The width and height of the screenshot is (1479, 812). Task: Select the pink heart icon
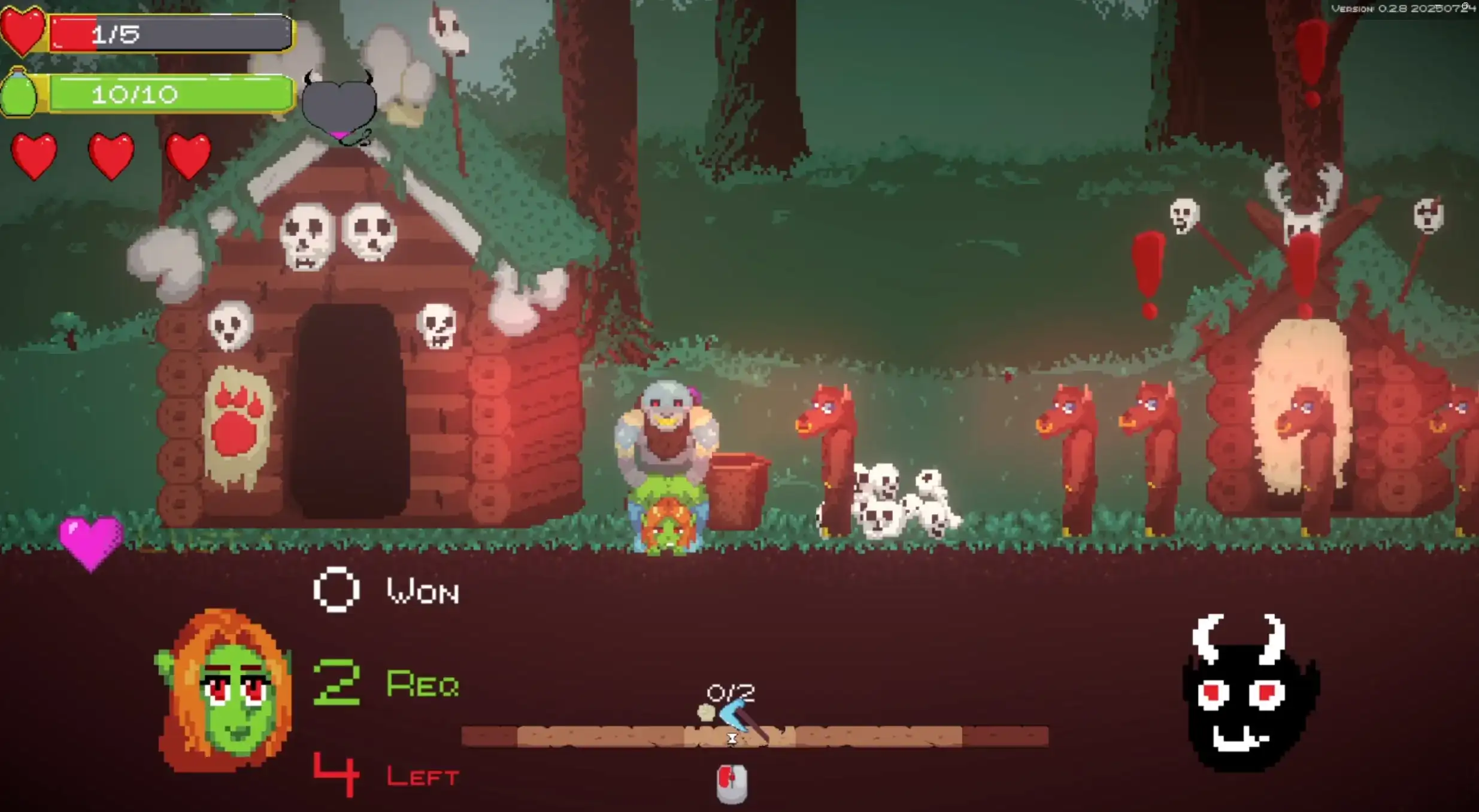click(x=91, y=542)
